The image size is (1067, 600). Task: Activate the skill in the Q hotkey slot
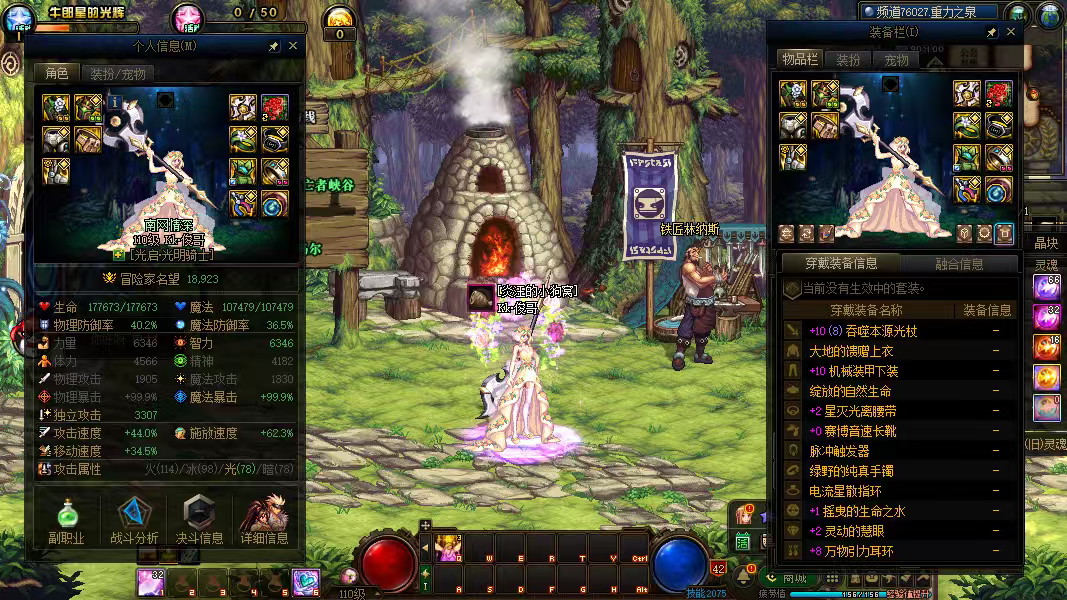tap(447, 547)
